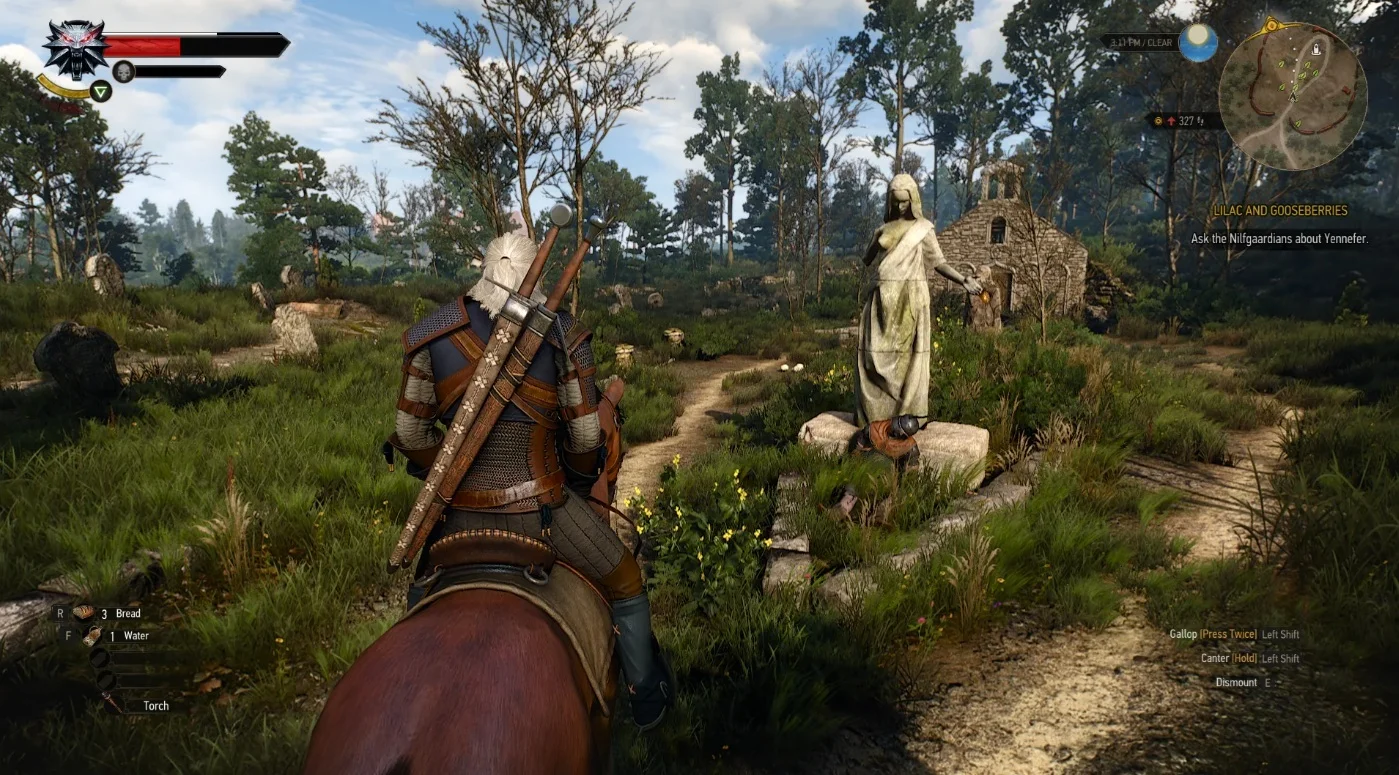Open the circular minimap

coord(1292,96)
